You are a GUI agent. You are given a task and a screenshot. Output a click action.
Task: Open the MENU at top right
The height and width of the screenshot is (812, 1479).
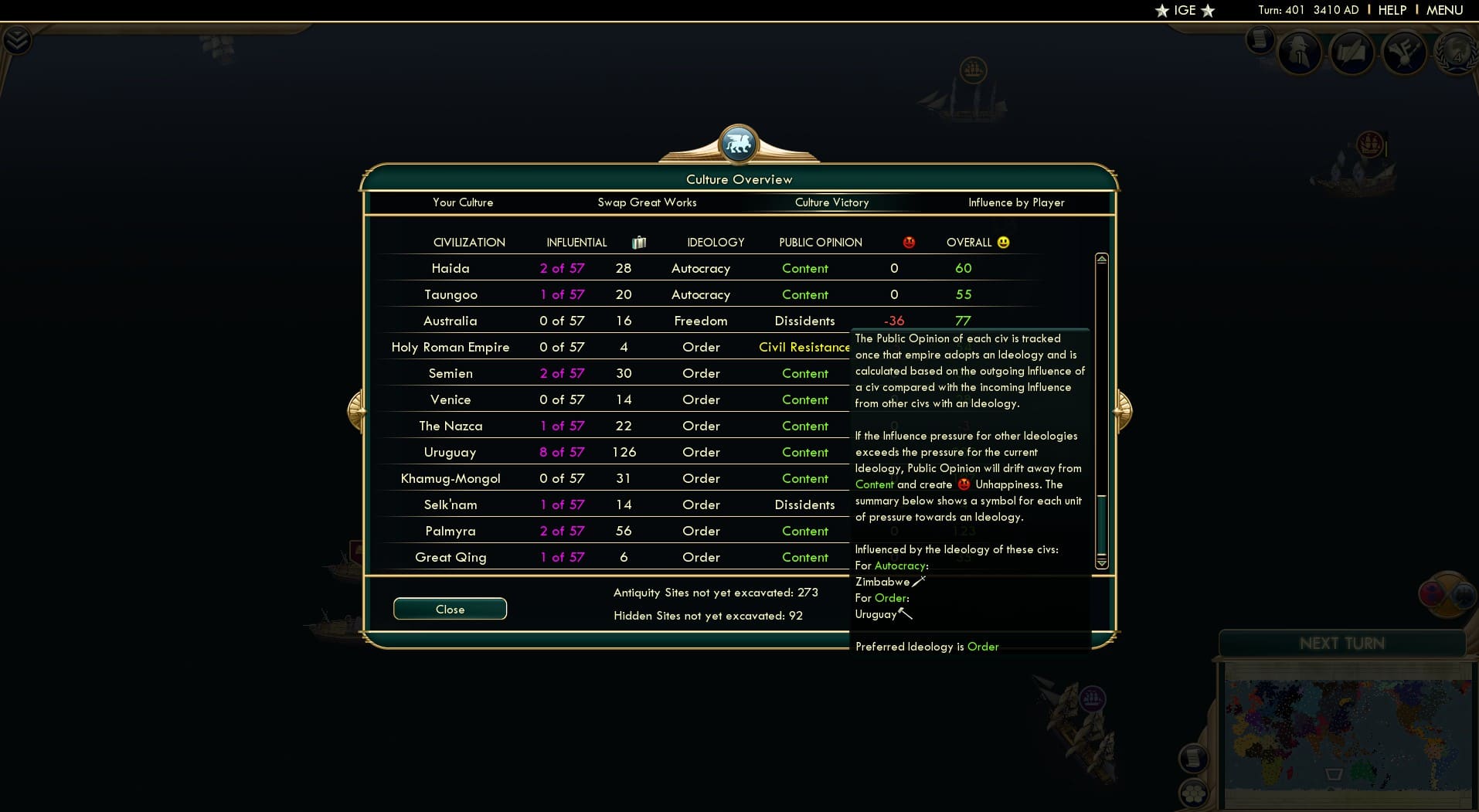pos(1447,11)
